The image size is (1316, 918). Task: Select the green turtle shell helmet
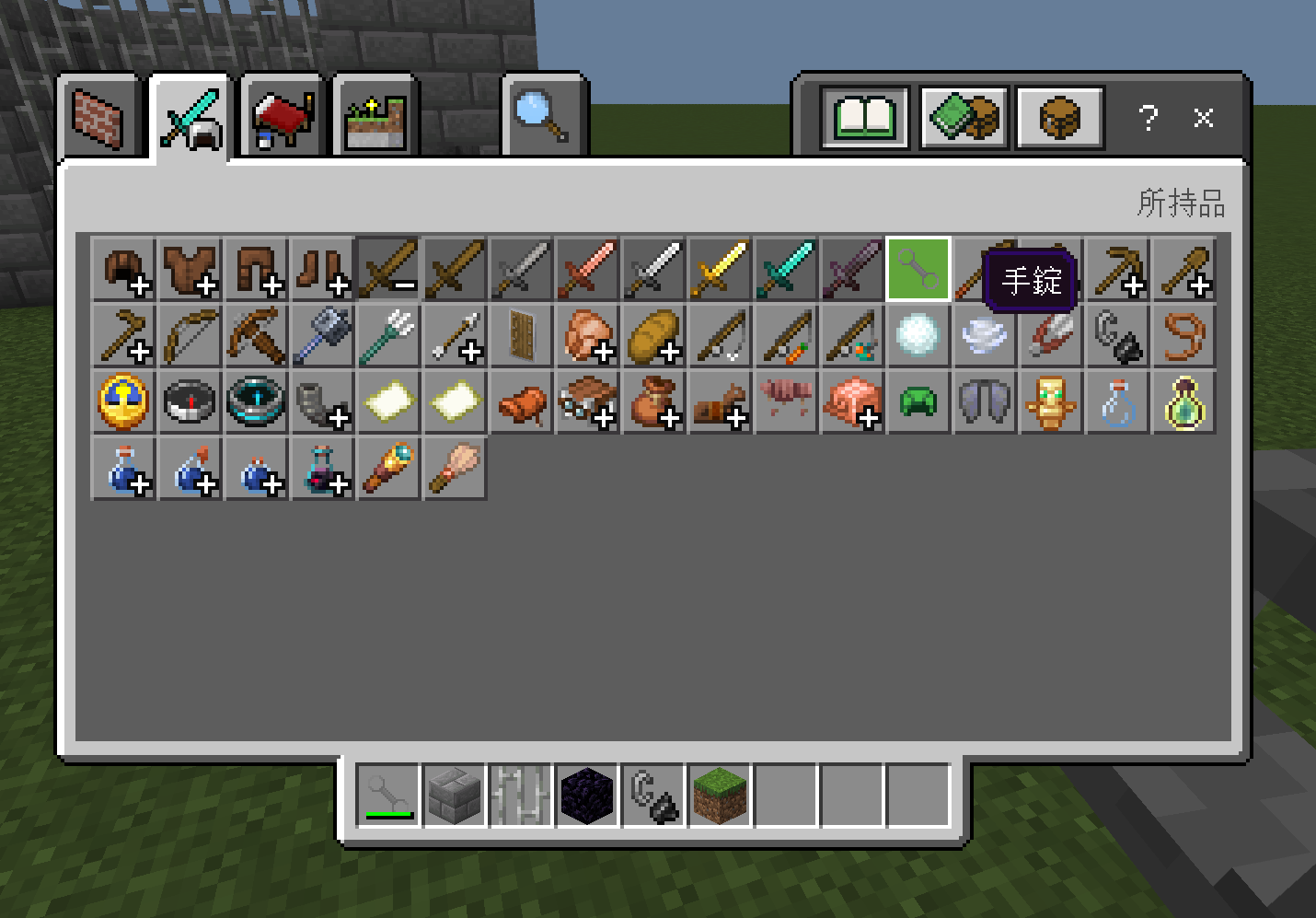(918, 402)
